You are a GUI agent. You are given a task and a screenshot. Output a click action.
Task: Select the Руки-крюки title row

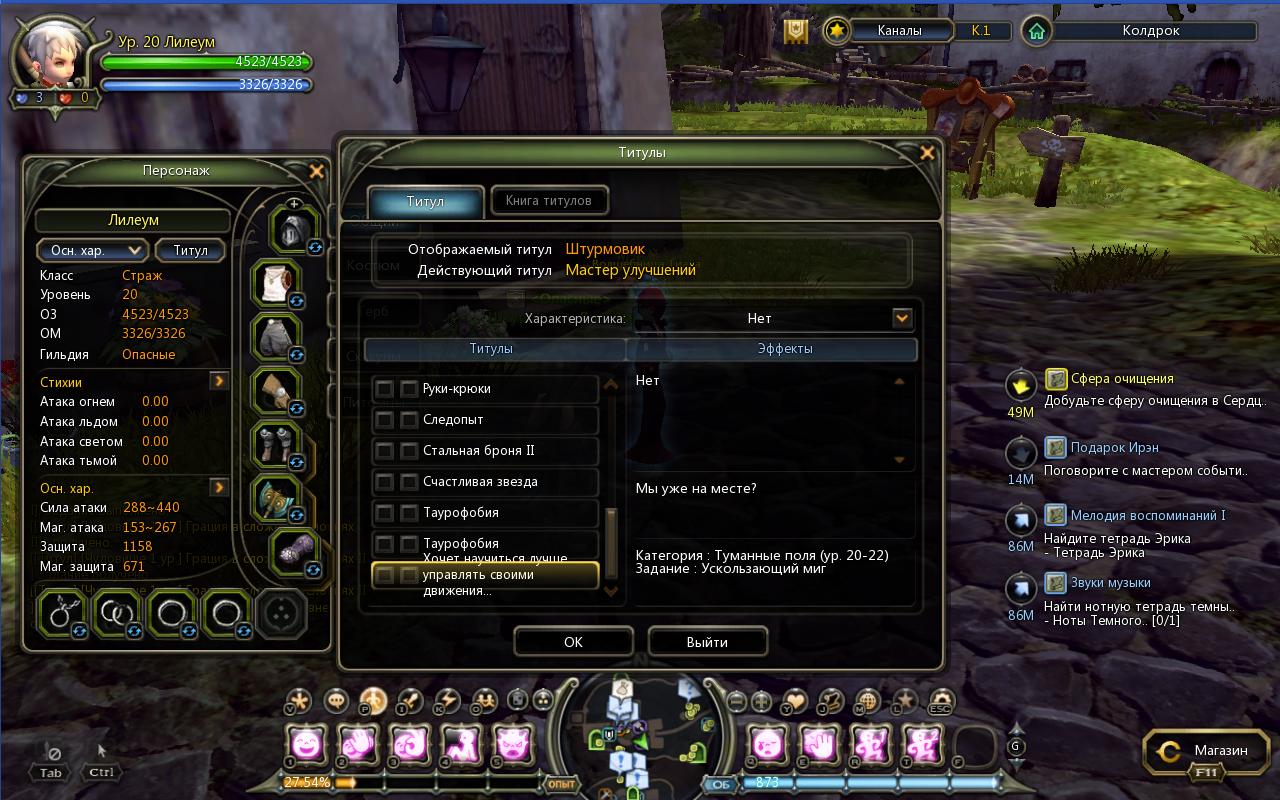pyautogui.click(x=485, y=389)
